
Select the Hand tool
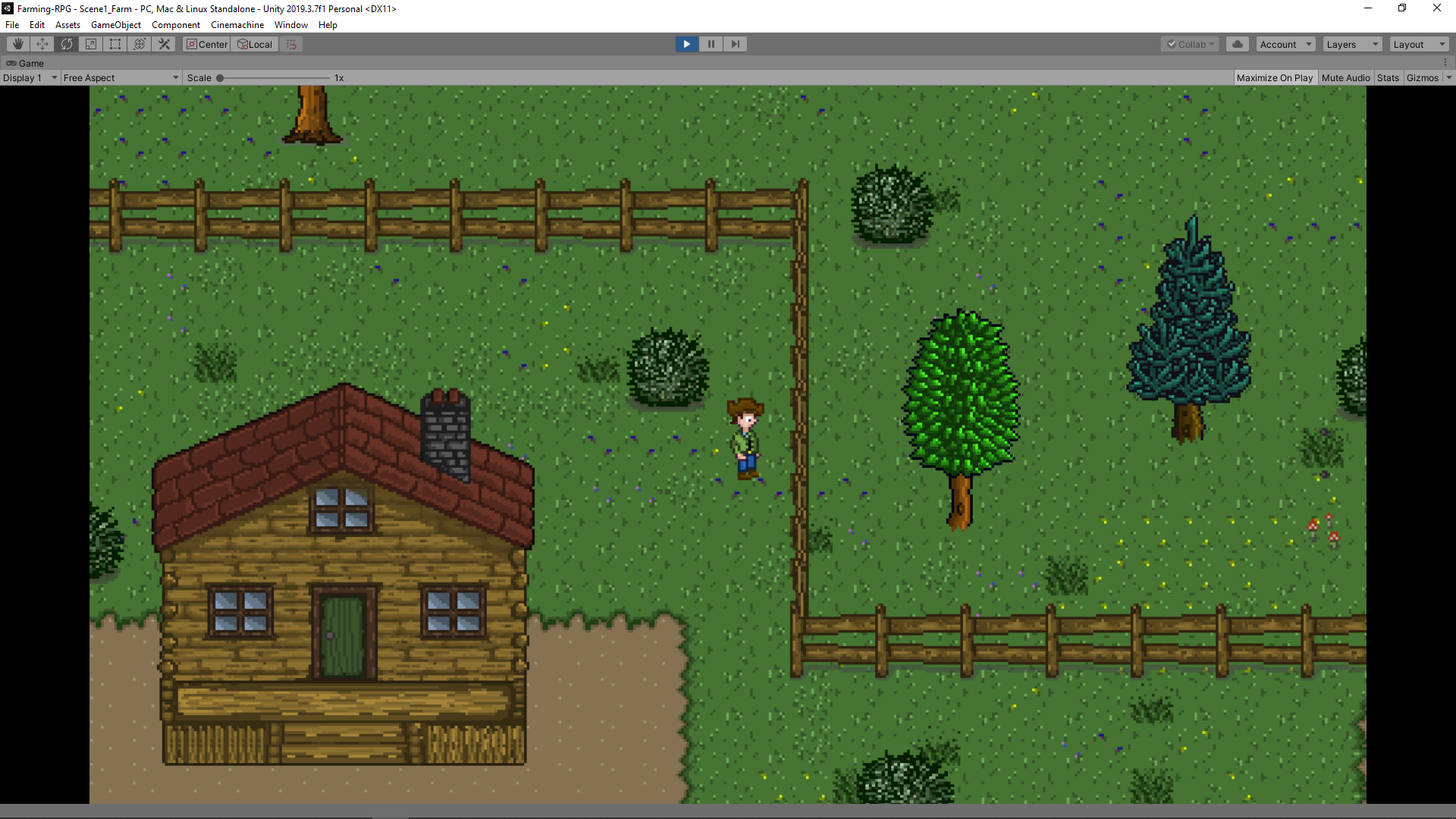(17, 44)
